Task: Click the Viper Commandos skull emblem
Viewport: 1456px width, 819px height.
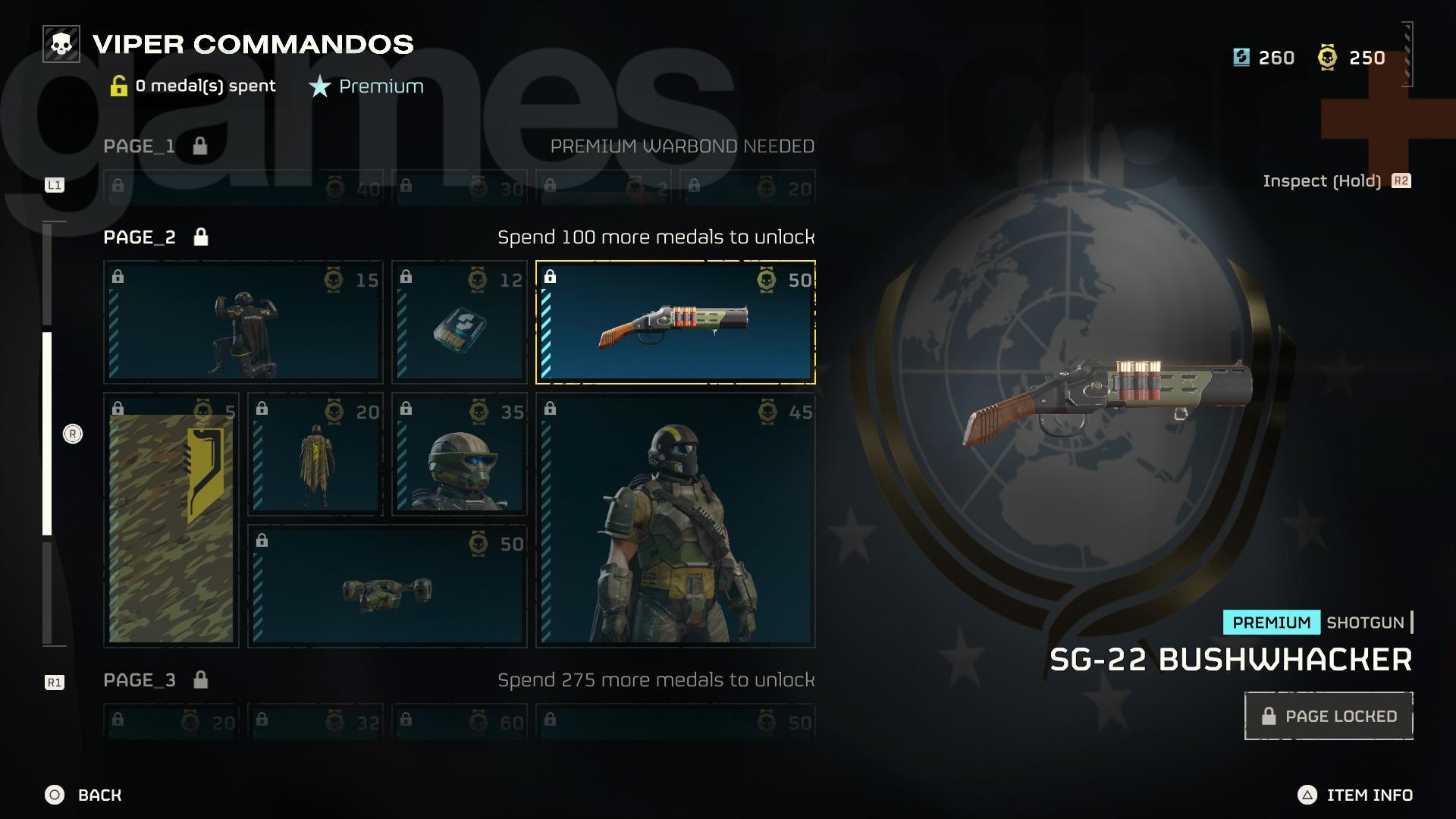Action: [x=61, y=44]
